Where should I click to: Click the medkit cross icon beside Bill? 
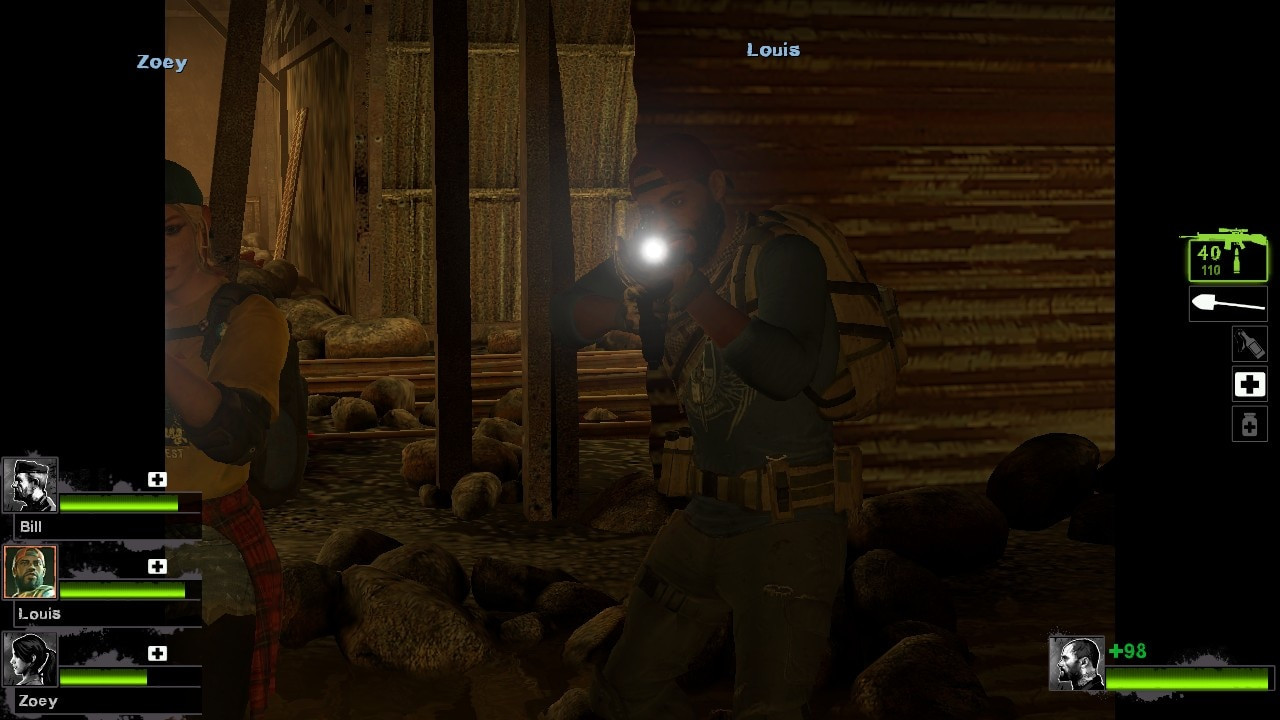coord(157,479)
